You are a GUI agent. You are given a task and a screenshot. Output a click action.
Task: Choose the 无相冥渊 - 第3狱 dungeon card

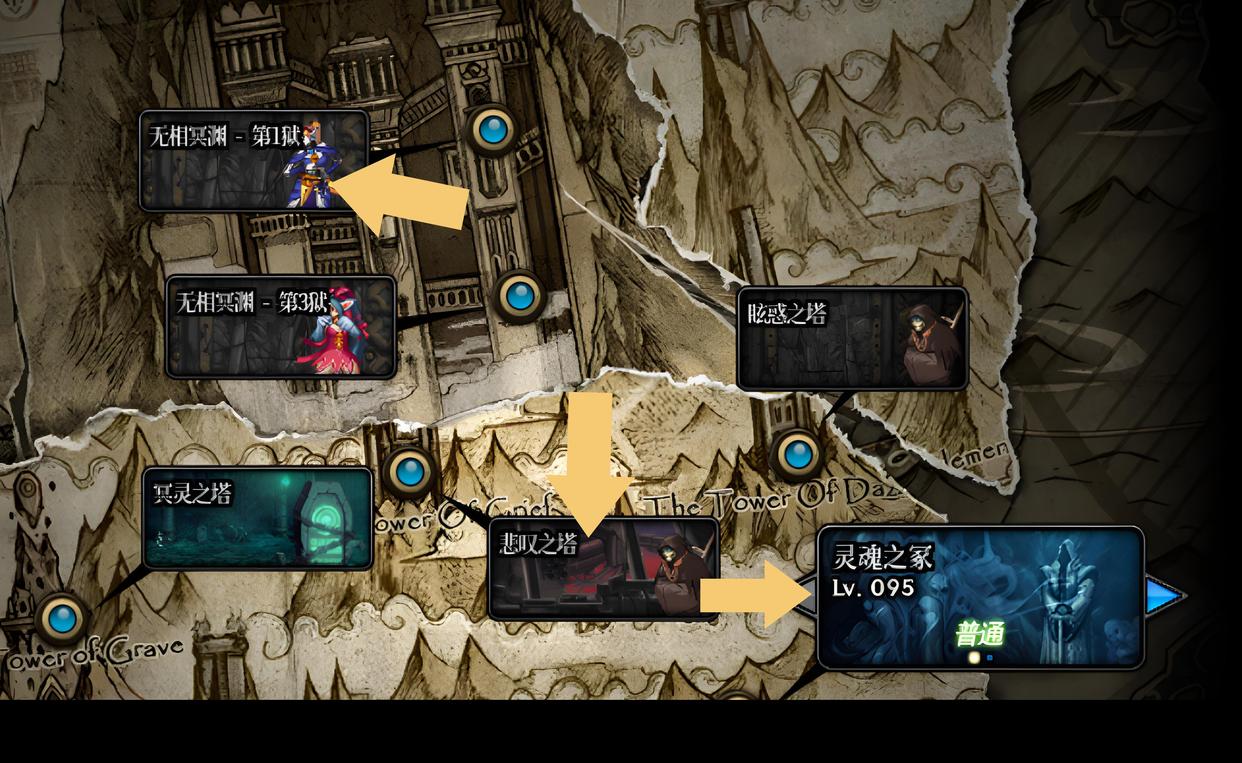[x=280, y=327]
